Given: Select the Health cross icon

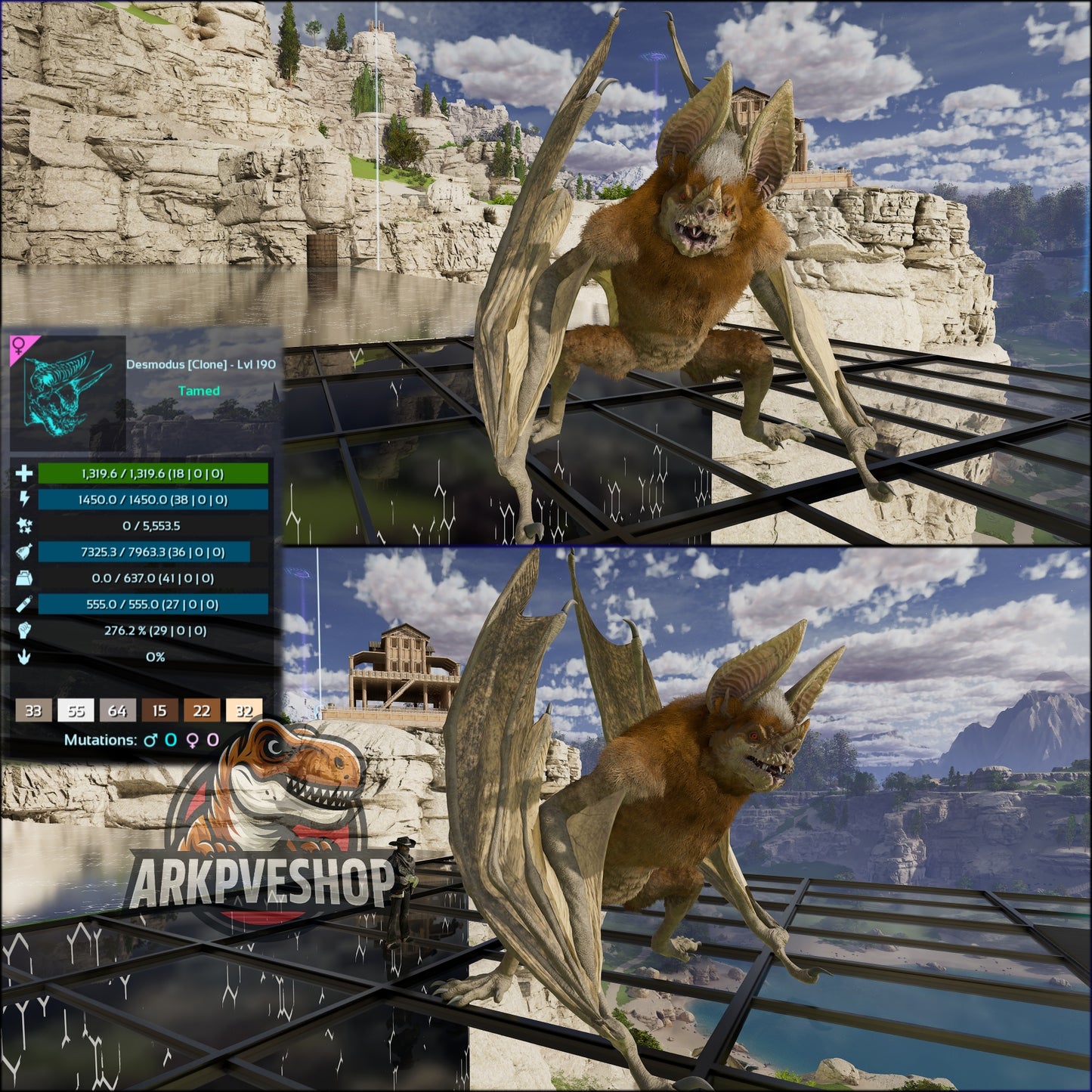Looking at the screenshot, I should click(24, 475).
